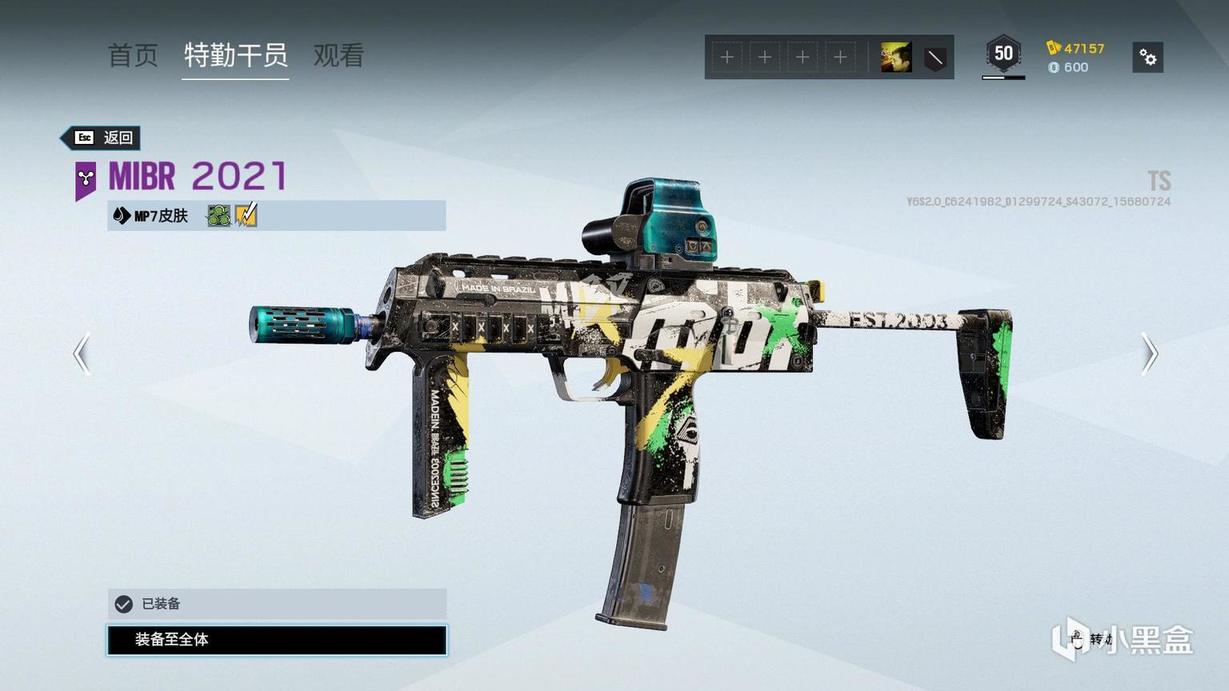Open the dark rank emblem beside avatar
Viewport: 1229px width, 691px height.
click(x=935, y=58)
